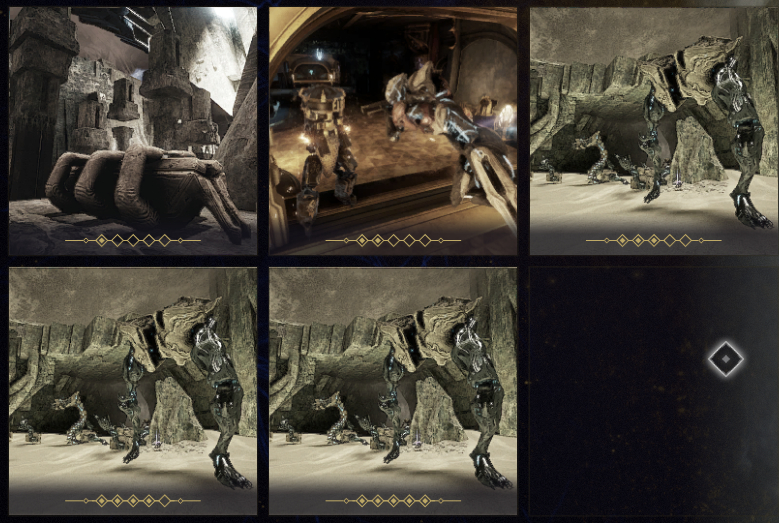Open the stone hand statue screenshot

132,130
